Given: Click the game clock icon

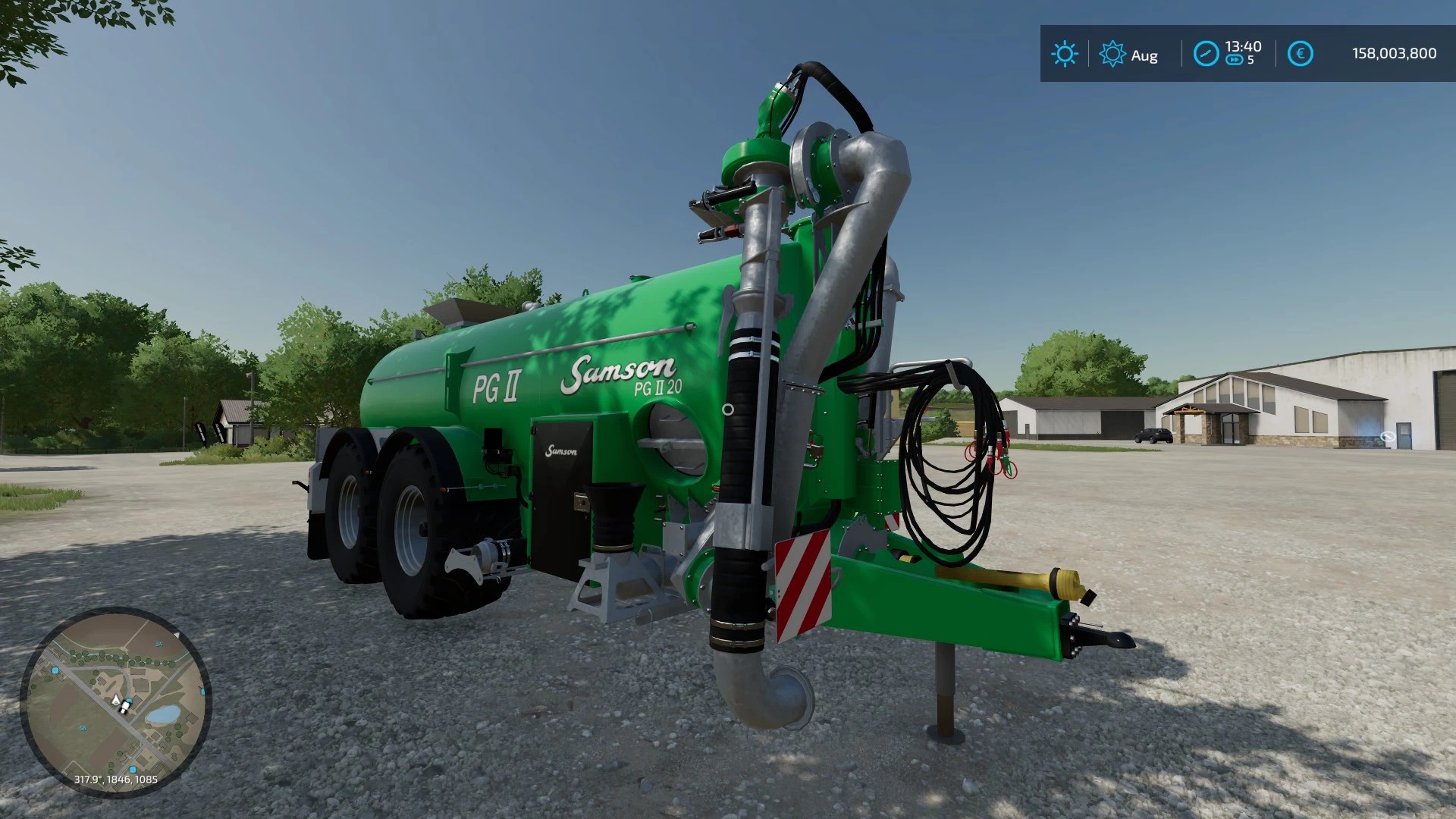Looking at the screenshot, I should [1206, 54].
